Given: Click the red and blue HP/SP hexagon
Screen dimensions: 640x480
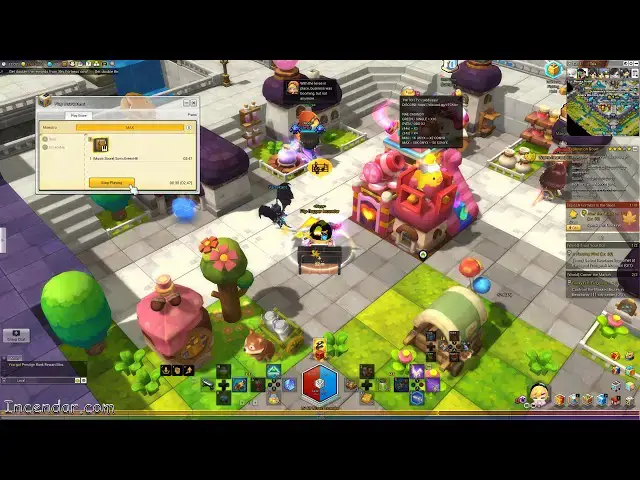Looking at the screenshot, I should 320,384.
